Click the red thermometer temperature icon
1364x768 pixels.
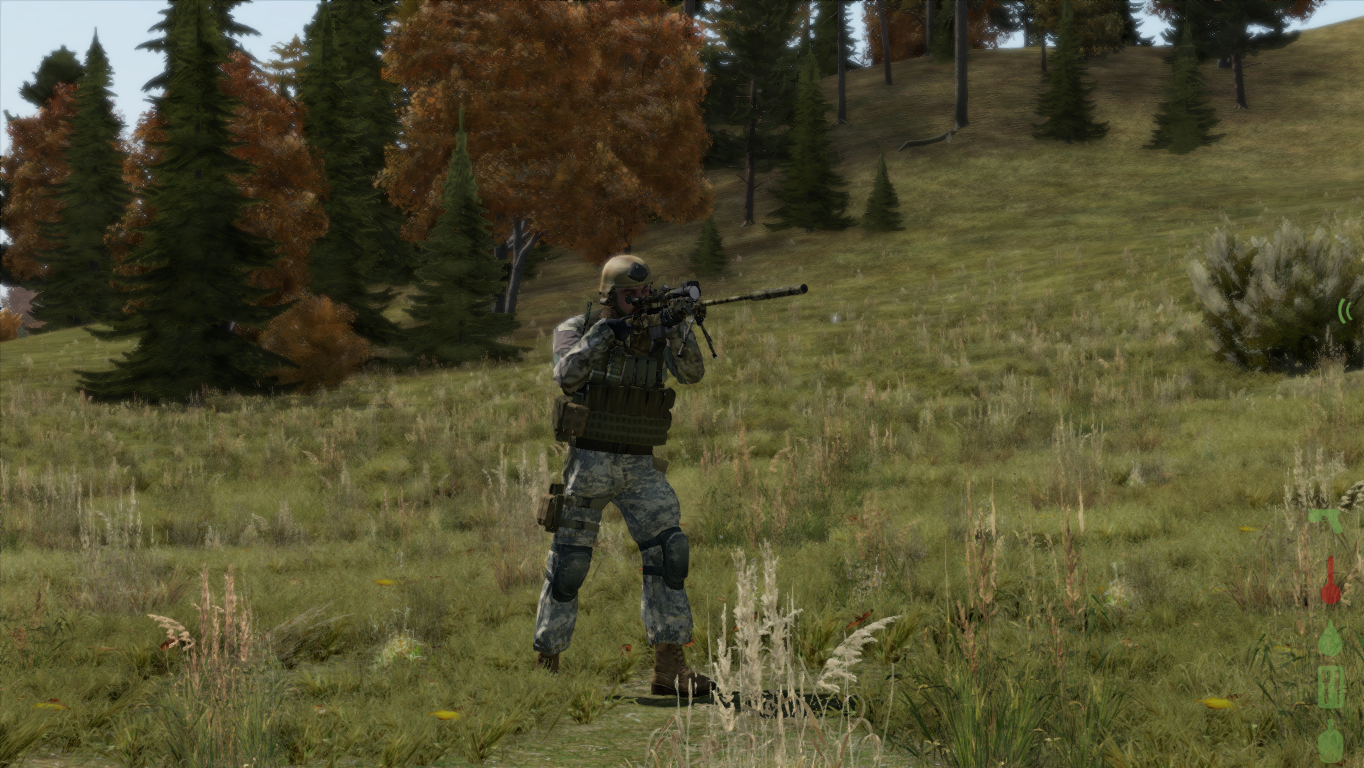[x=1330, y=582]
